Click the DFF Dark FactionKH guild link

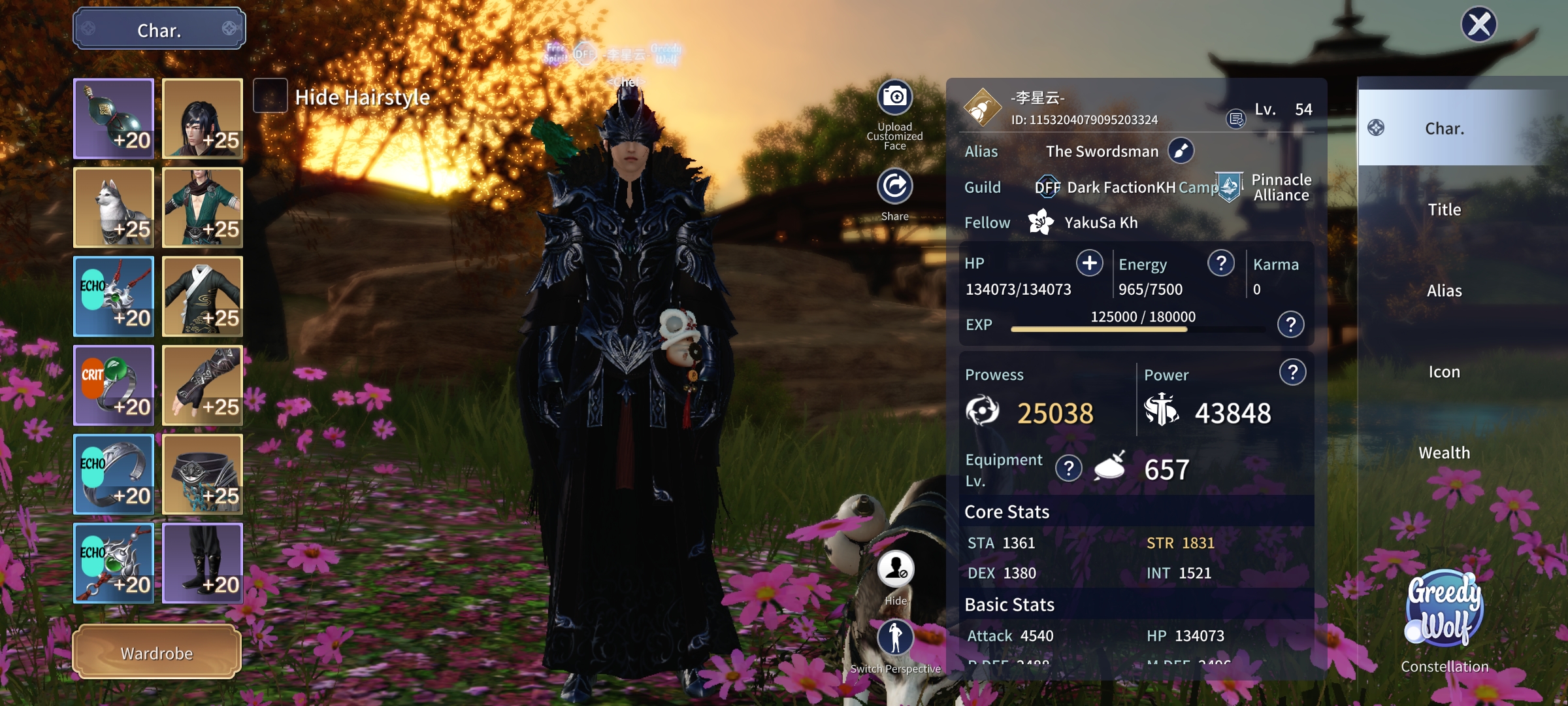(1111, 187)
